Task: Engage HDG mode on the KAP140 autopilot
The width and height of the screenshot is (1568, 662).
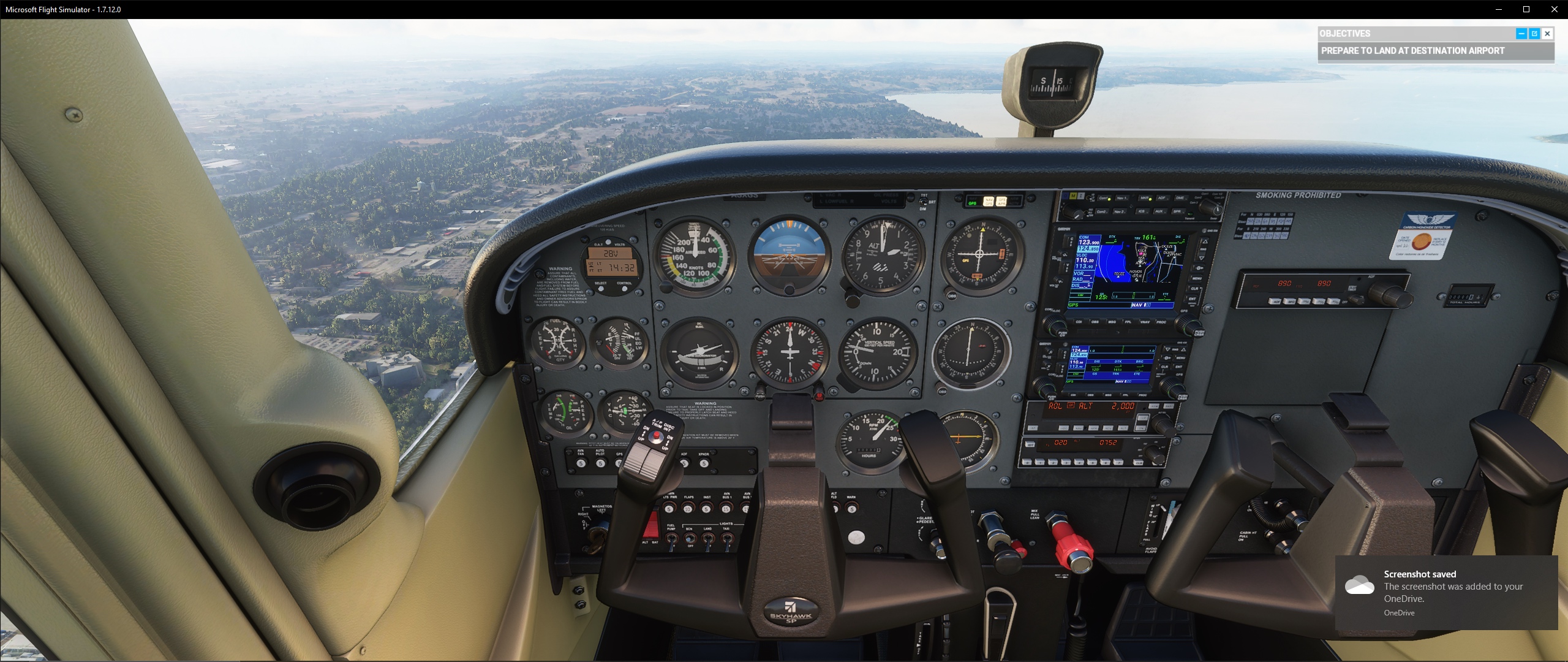Action: click(x=1063, y=428)
